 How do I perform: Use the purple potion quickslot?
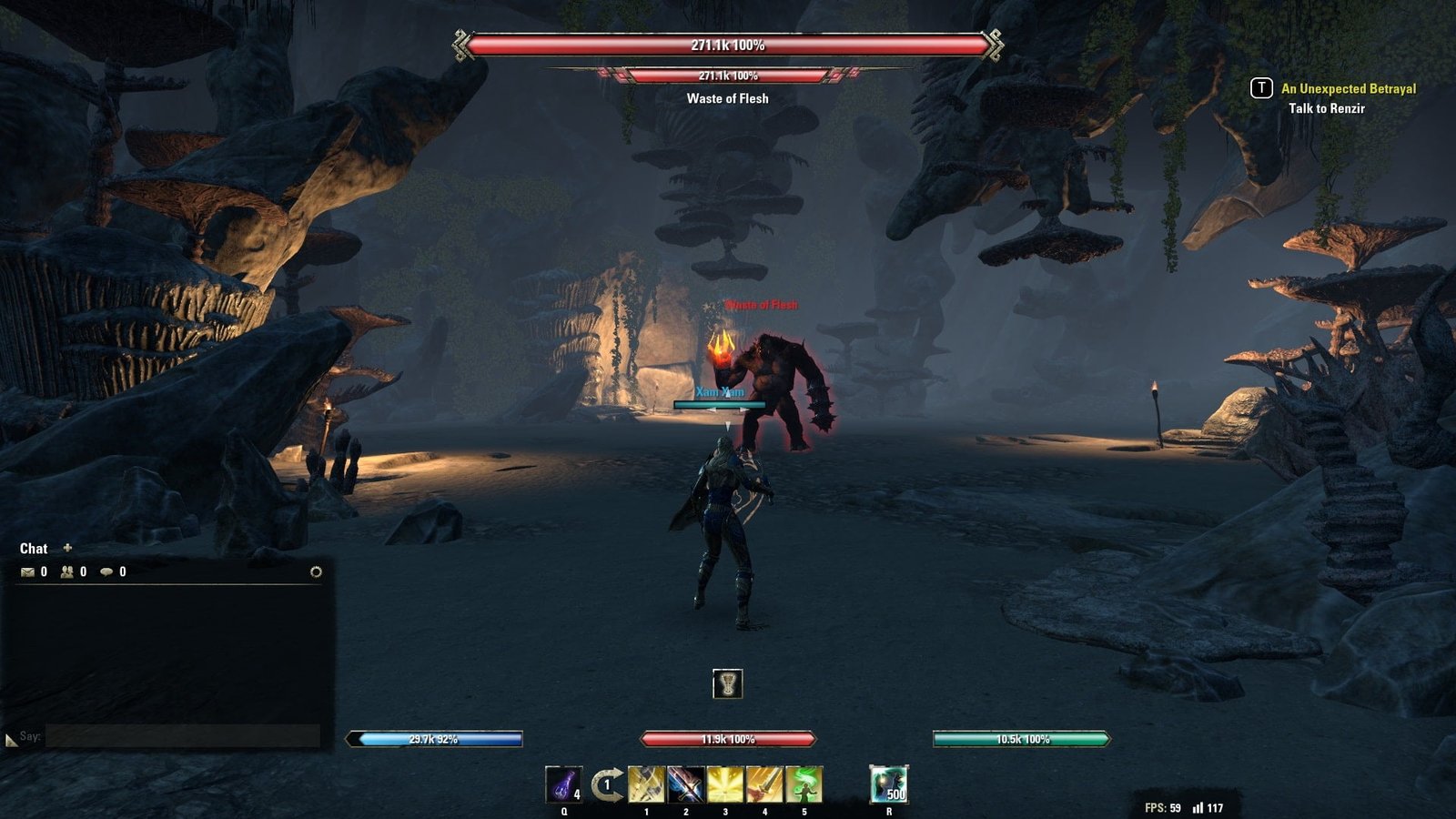[x=563, y=784]
